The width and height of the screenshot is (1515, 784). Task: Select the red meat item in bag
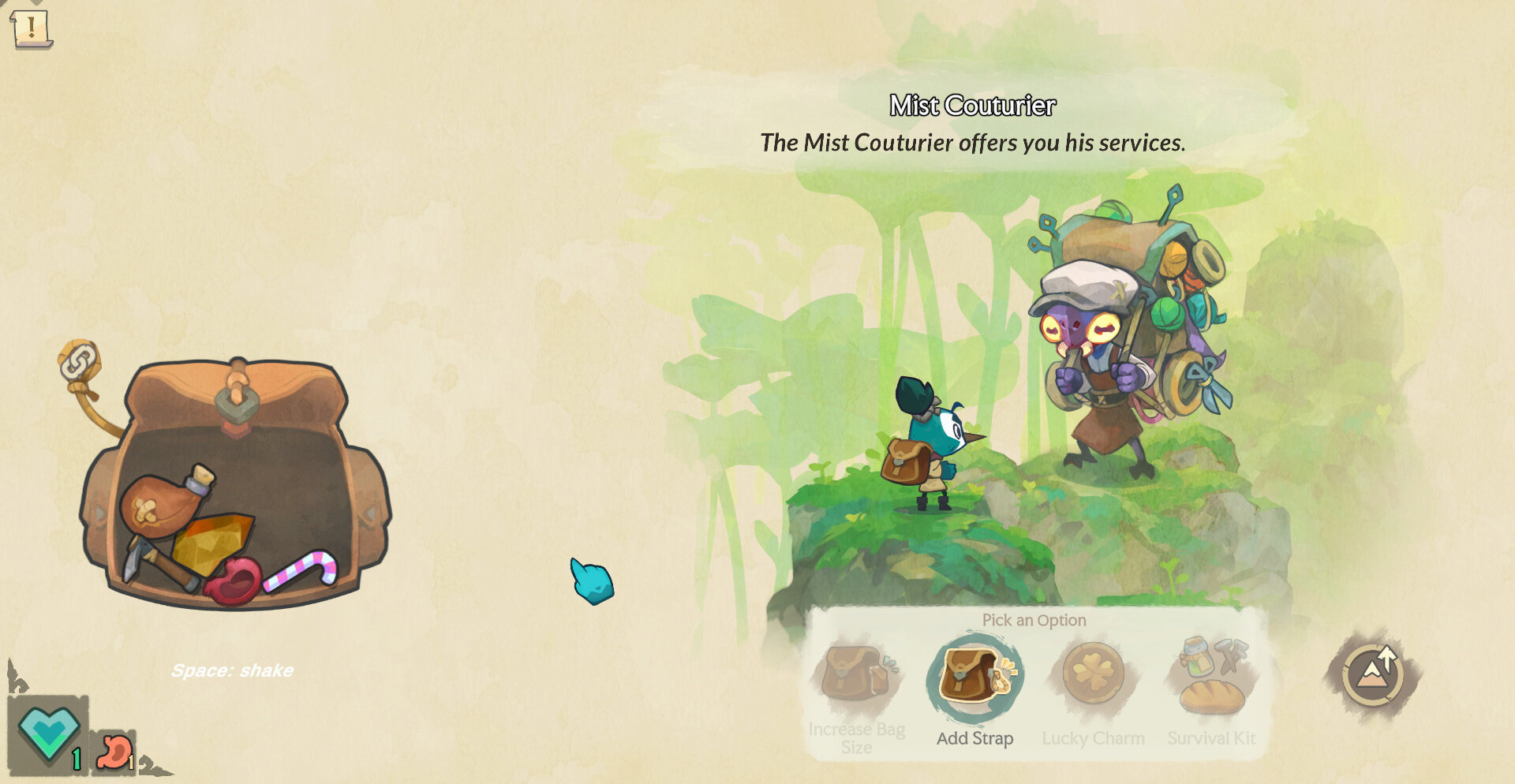[x=234, y=583]
